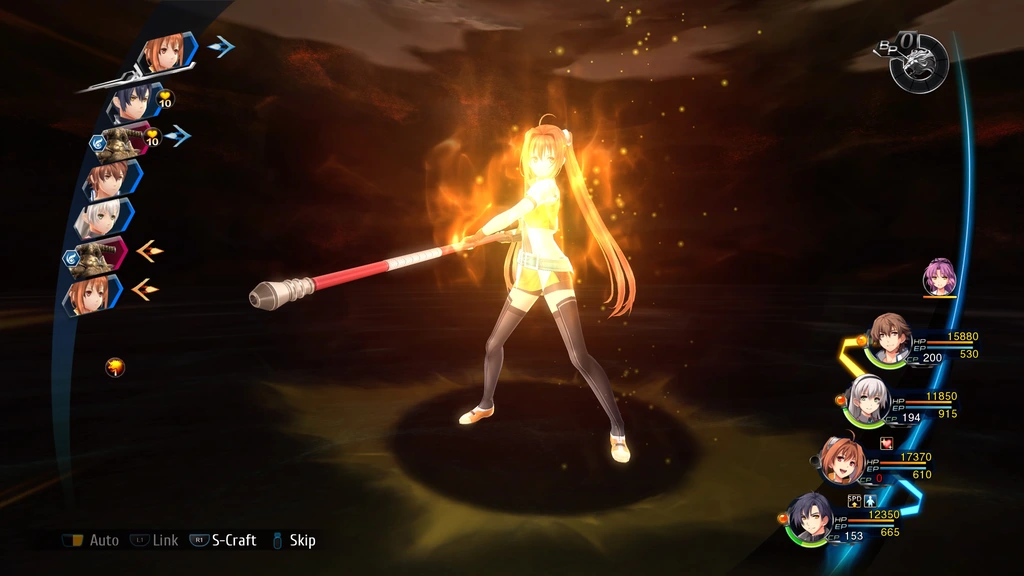Click Lloyd's hexagonal turn order portrait
Screen dimensions: 1024x576
coord(107,180)
